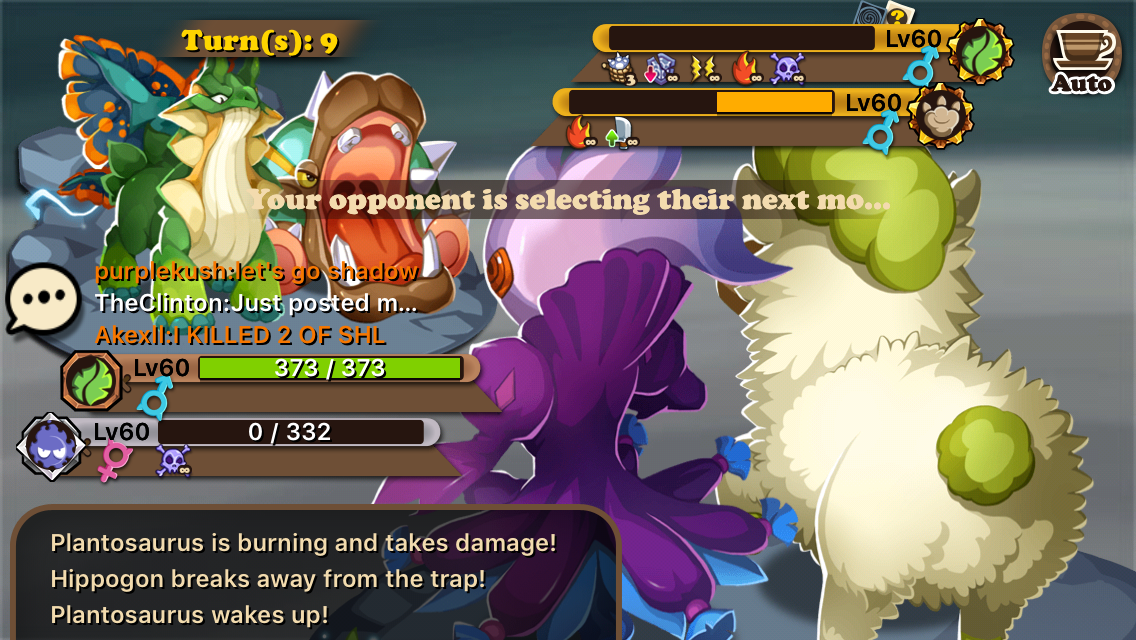Check the enemy's lightning bolts status icon
This screenshot has height=640, width=1136.
pyautogui.click(x=704, y=69)
